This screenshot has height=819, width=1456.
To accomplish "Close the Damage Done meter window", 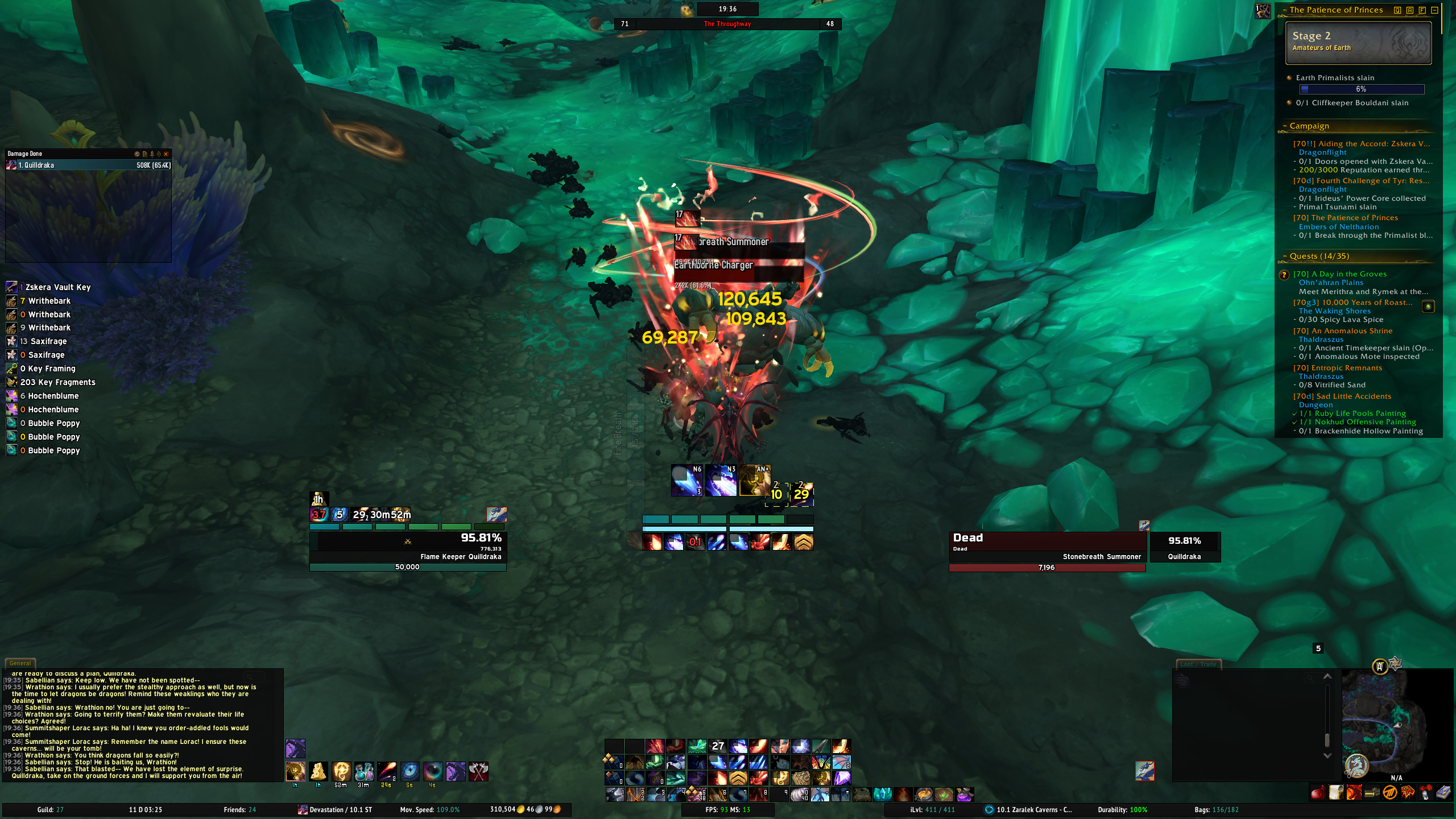I will click(166, 154).
